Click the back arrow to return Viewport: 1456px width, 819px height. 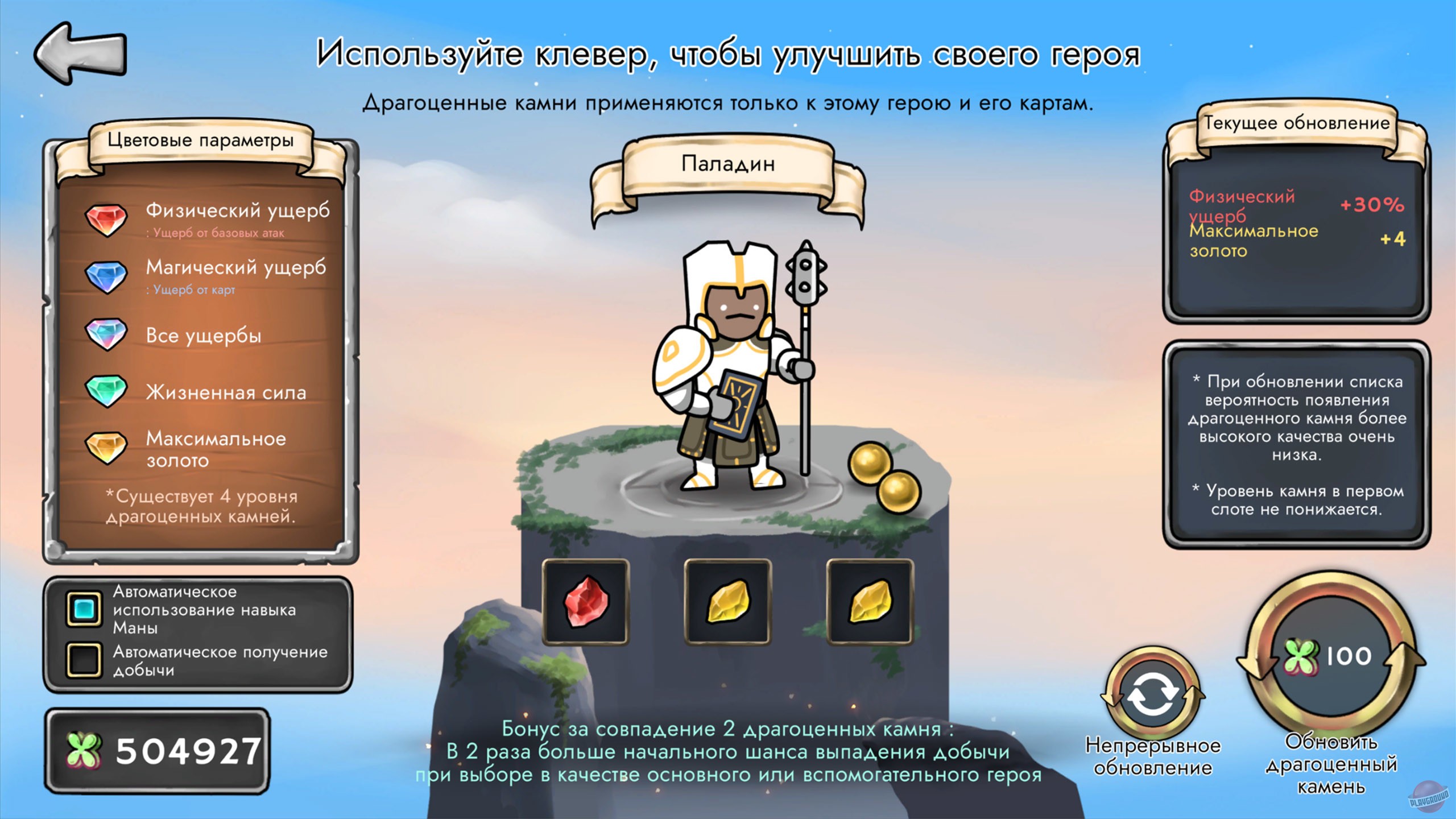point(81,55)
